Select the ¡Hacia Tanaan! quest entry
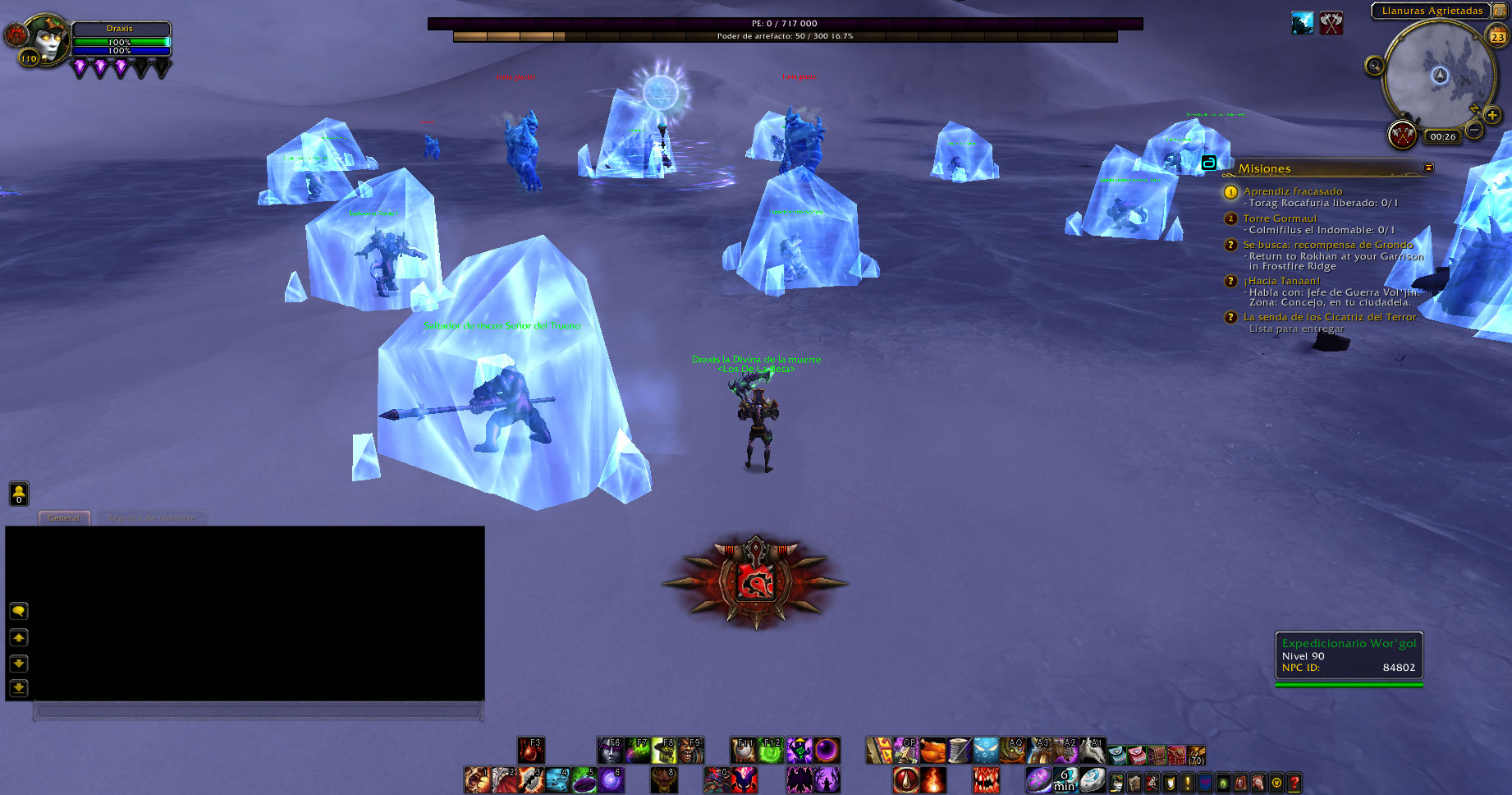 pos(1281,281)
